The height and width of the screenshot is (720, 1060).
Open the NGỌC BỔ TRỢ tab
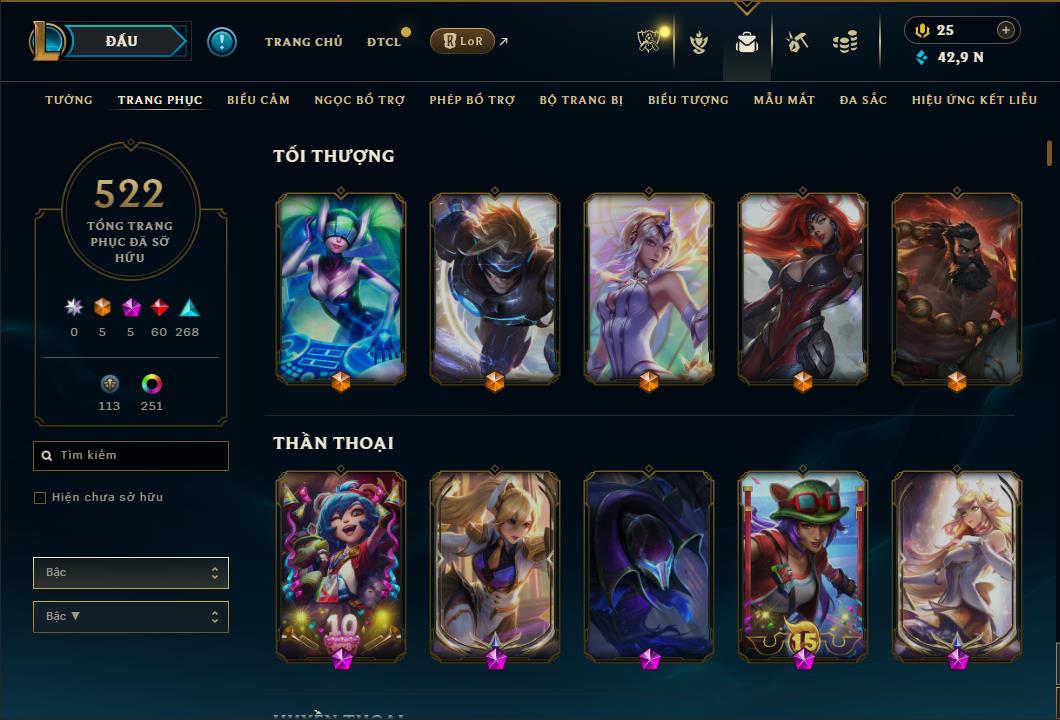[x=359, y=100]
